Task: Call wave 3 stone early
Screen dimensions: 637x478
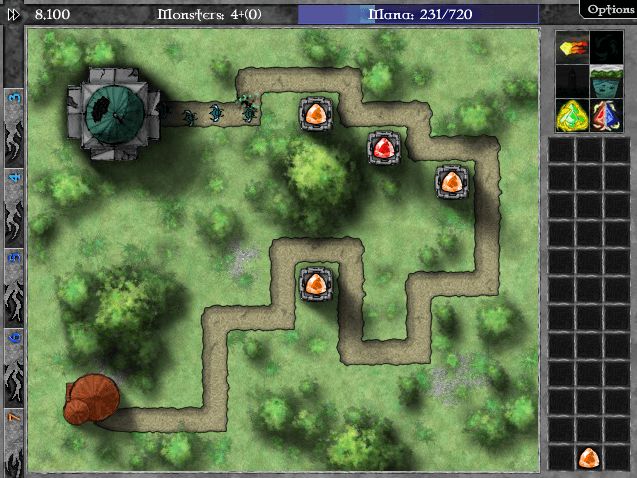Action: pos(14,112)
